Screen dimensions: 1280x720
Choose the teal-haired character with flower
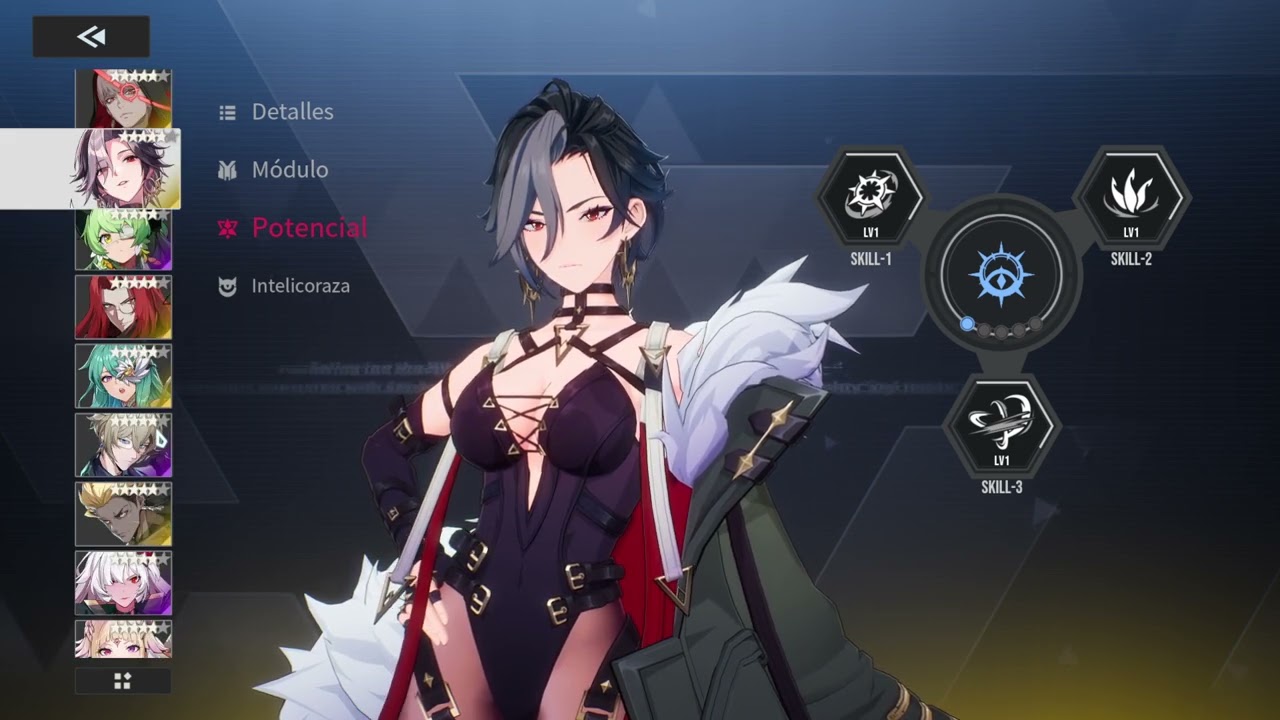(x=123, y=376)
